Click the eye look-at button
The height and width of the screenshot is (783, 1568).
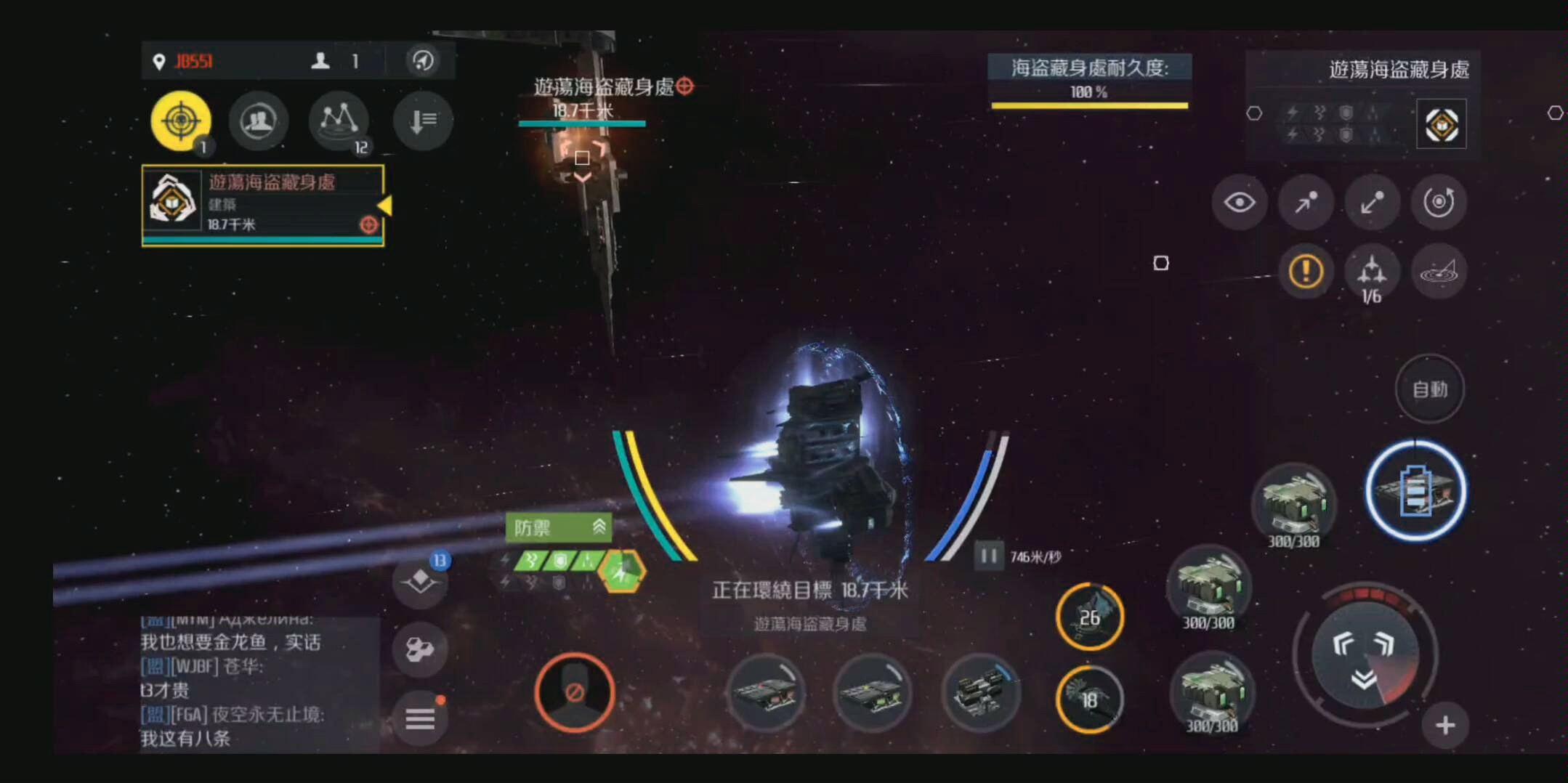(x=1239, y=203)
